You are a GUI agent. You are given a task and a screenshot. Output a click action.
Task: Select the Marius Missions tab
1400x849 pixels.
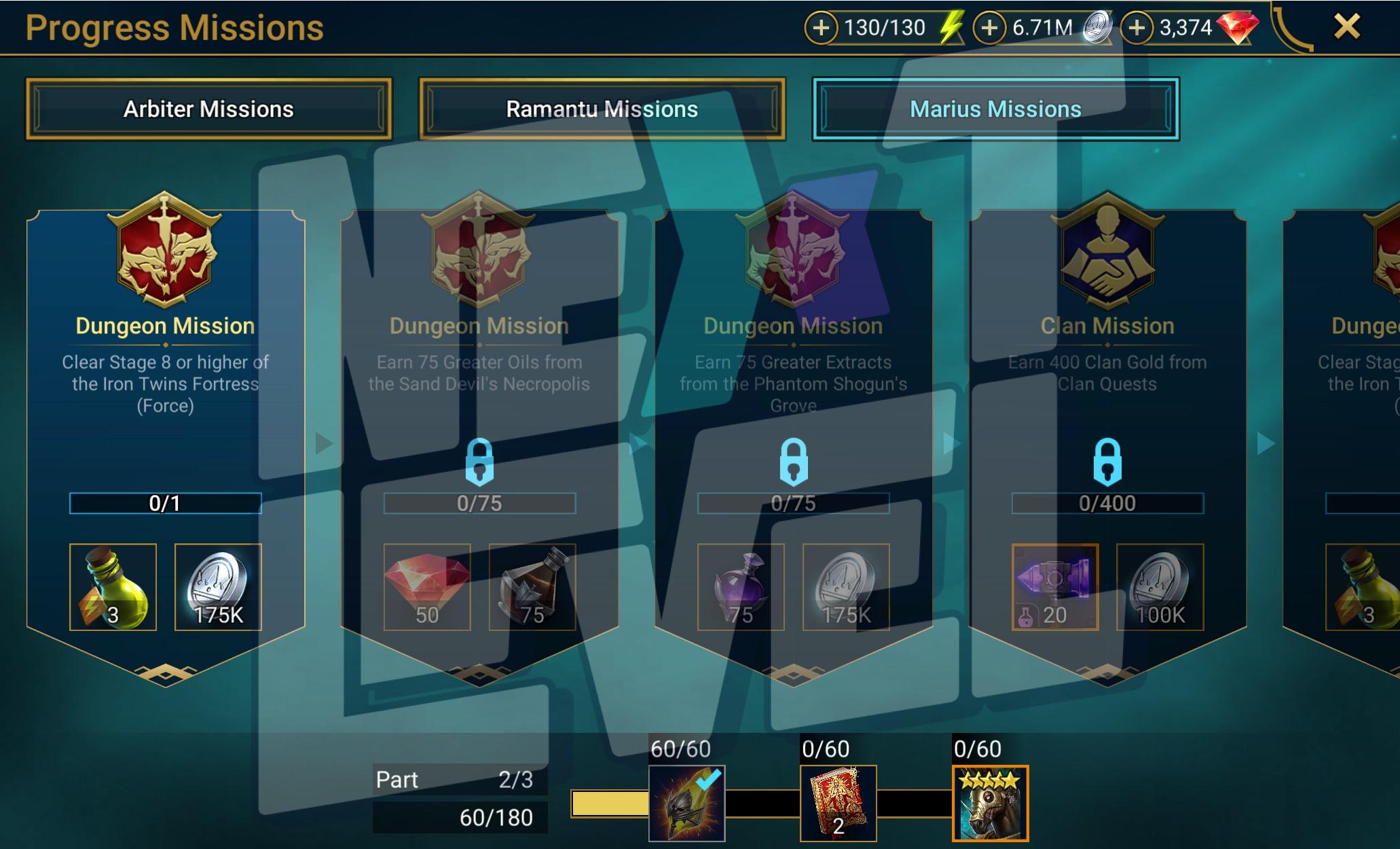[995, 109]
